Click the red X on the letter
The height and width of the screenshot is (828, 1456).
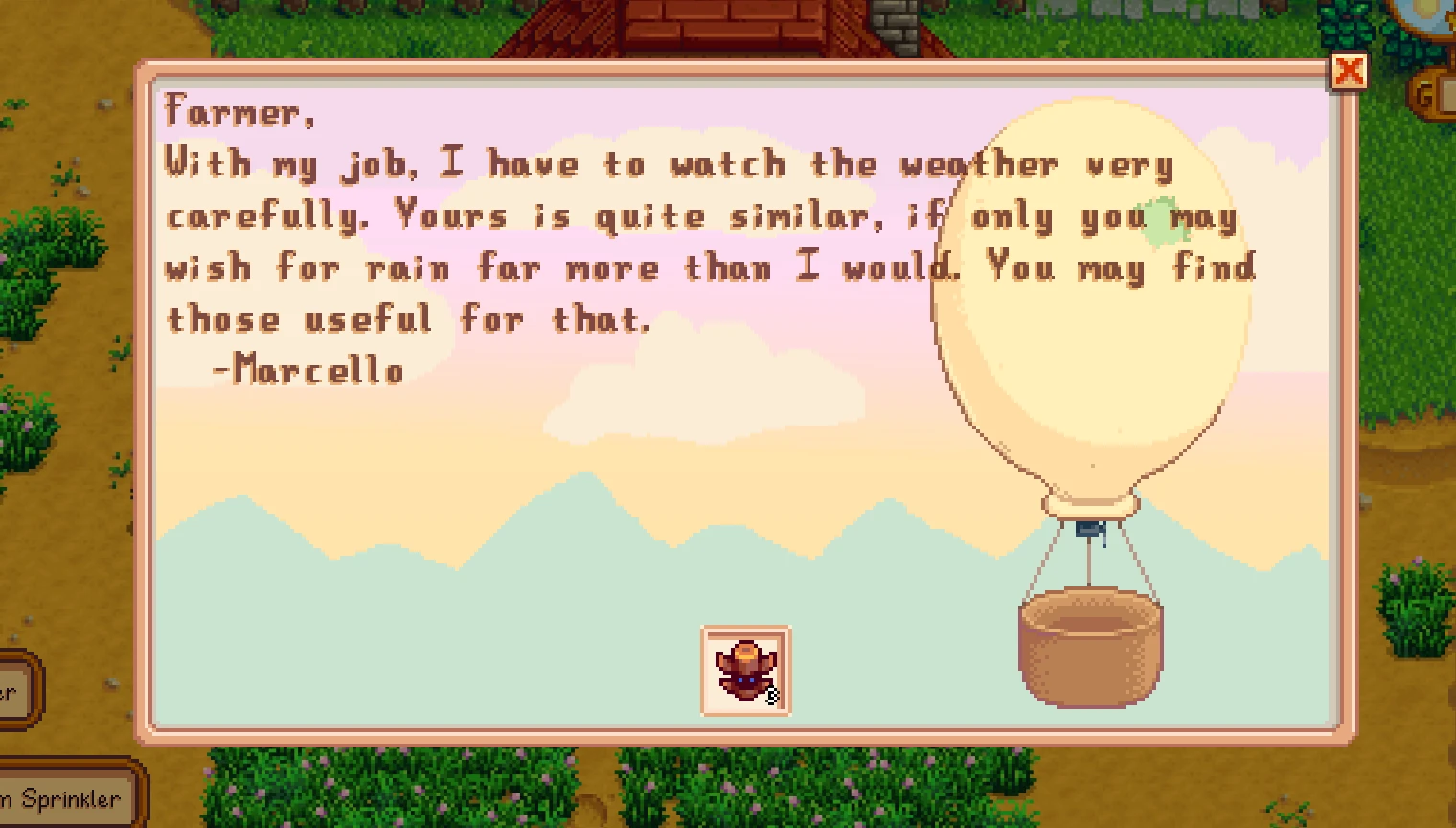[x=1351, y=70]
